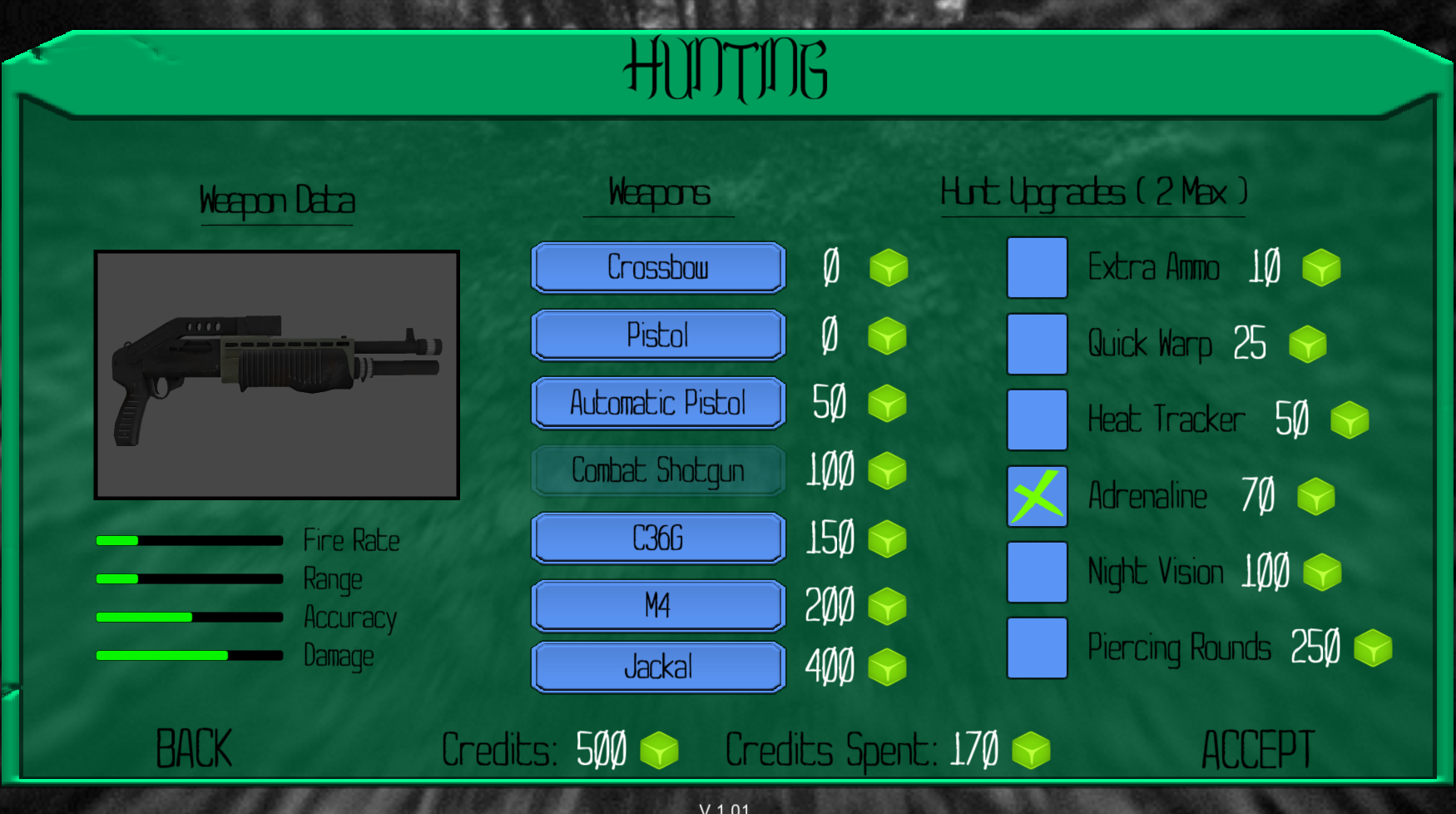The image size is (1456, 814).
Task: Confirm loadout with ACCEPT
Action: point(1257,750)
